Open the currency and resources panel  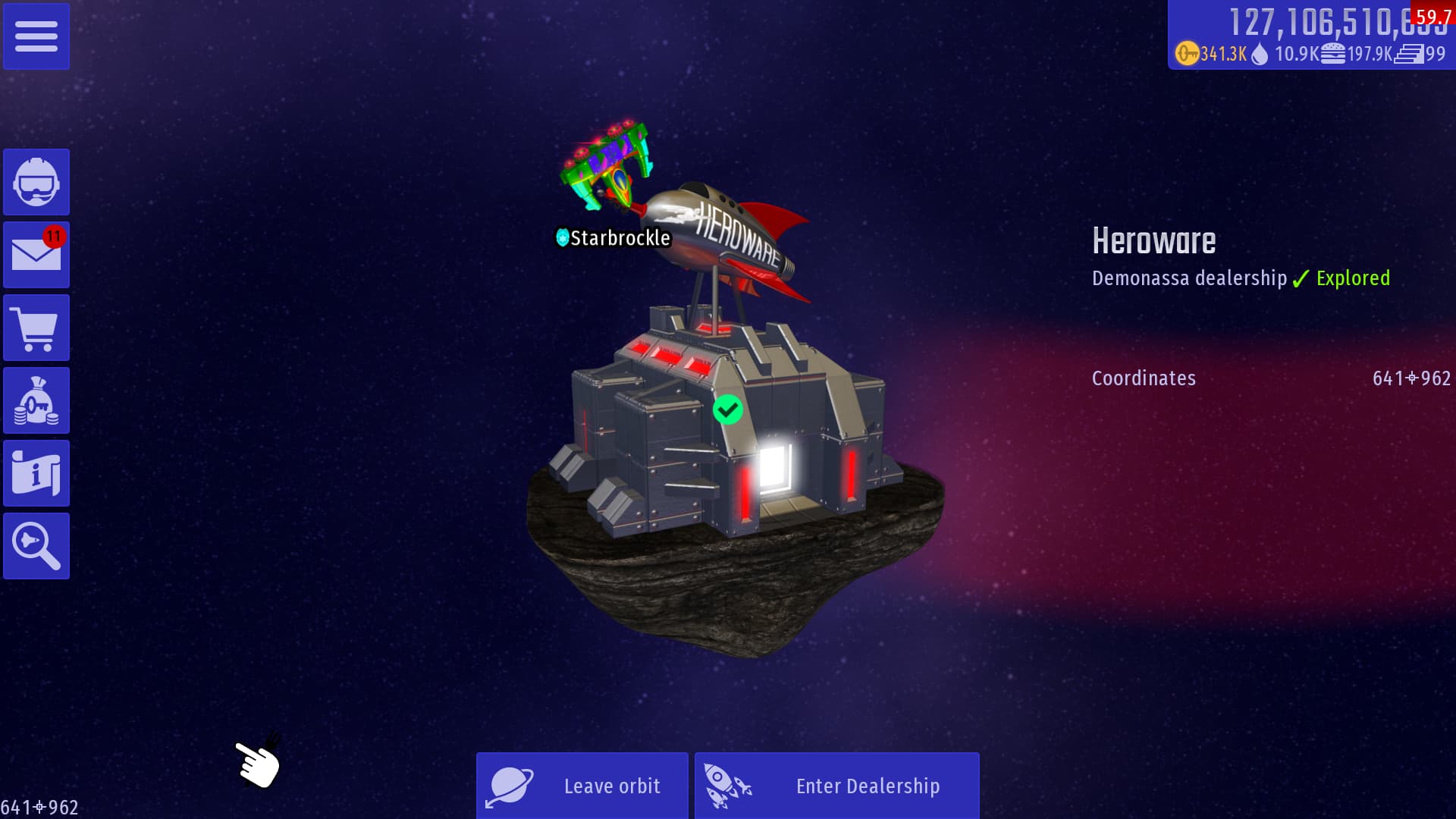1310,36
